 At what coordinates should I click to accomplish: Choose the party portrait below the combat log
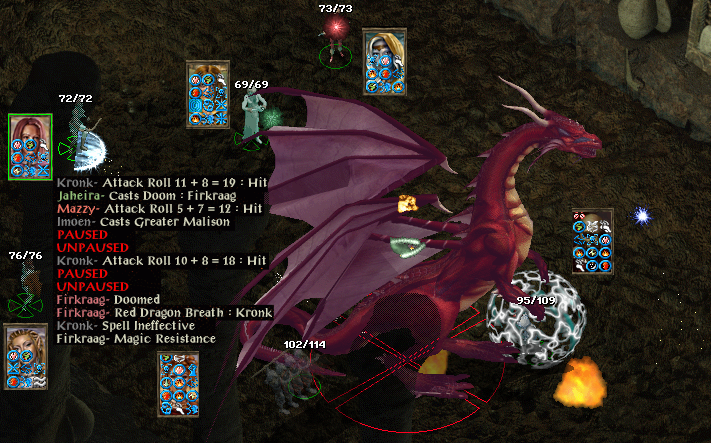point(178,384)
